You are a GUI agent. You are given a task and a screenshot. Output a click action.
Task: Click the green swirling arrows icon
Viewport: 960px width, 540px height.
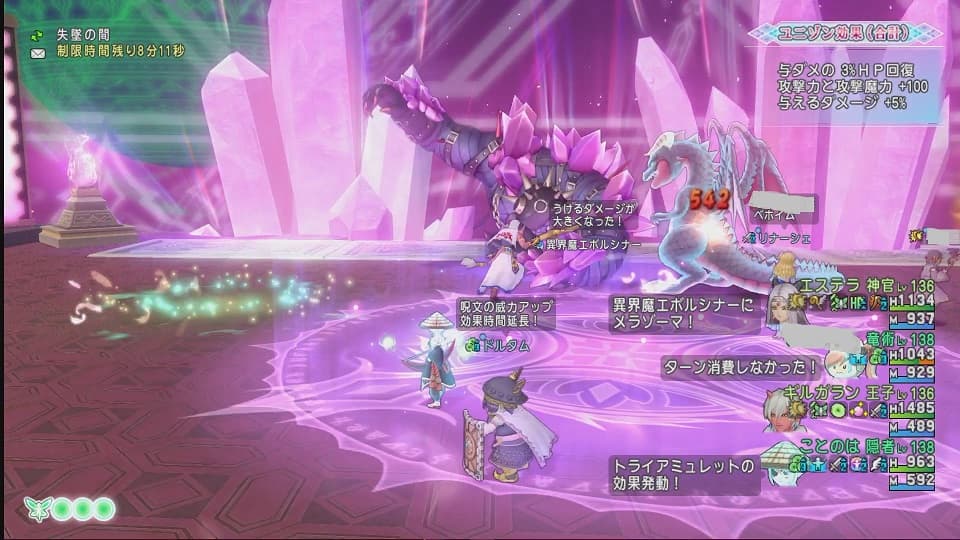pos(38,35)
